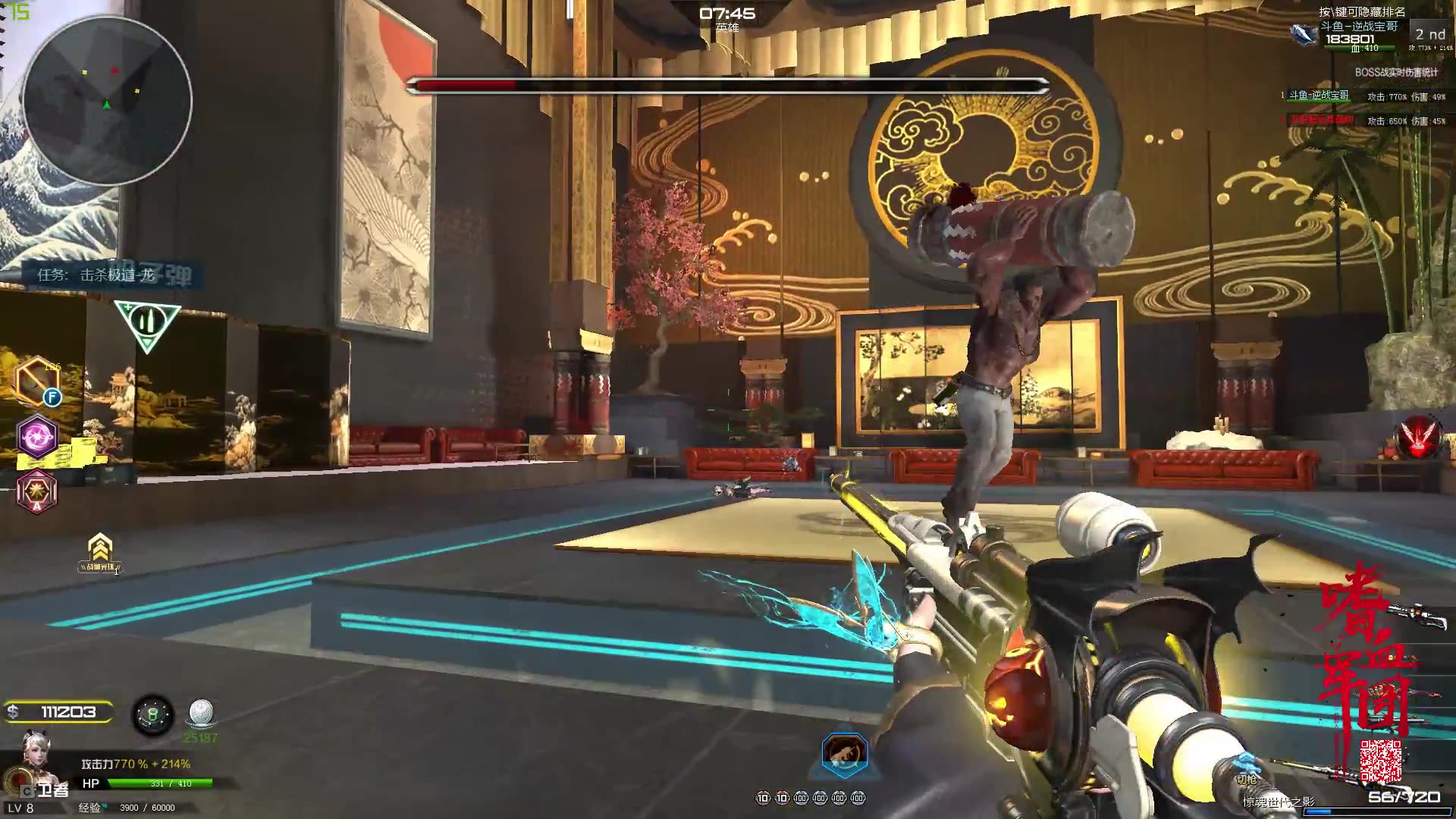Click the stream overlay QR code
1456x819 pixels.
tap(1380, 761)
